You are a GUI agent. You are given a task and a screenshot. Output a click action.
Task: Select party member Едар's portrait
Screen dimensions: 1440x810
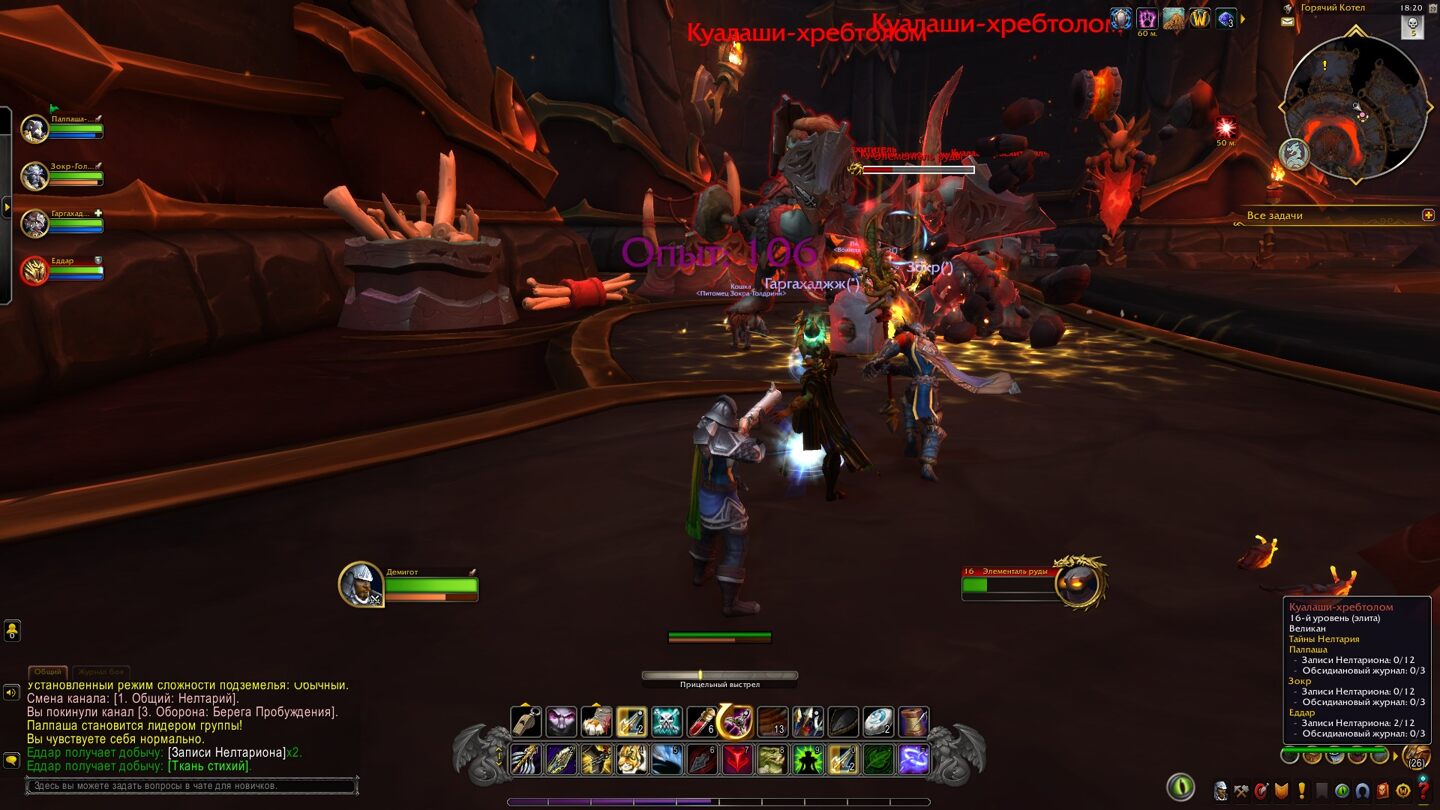click(35, 271)
